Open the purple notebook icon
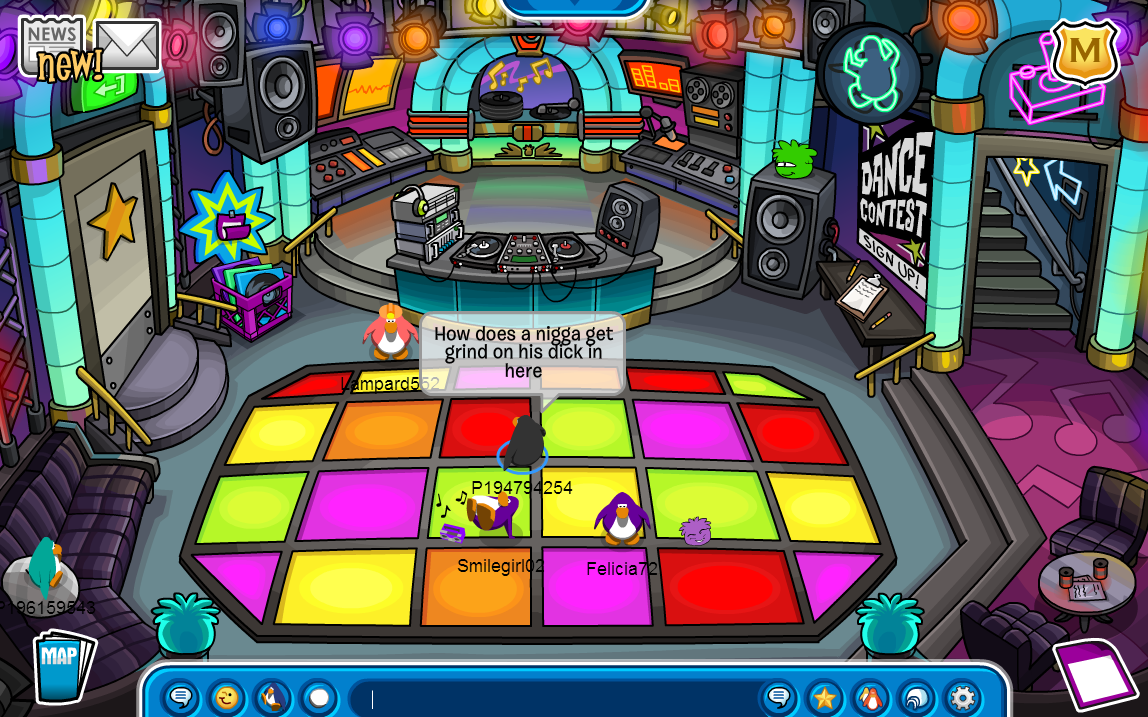The width and height of the screenshot is (1148, 717). coord(1095,673)
